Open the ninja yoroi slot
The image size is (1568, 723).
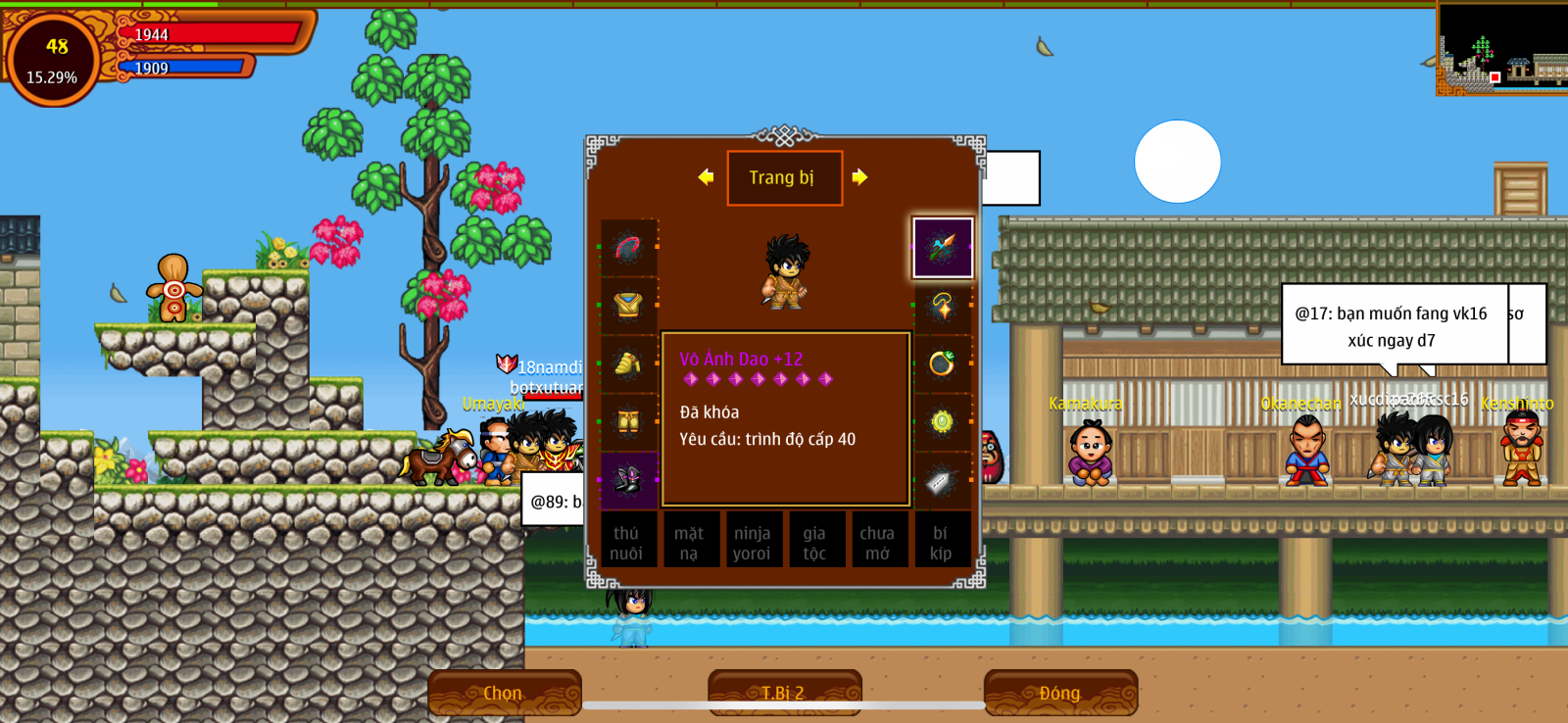coord(752,543)
